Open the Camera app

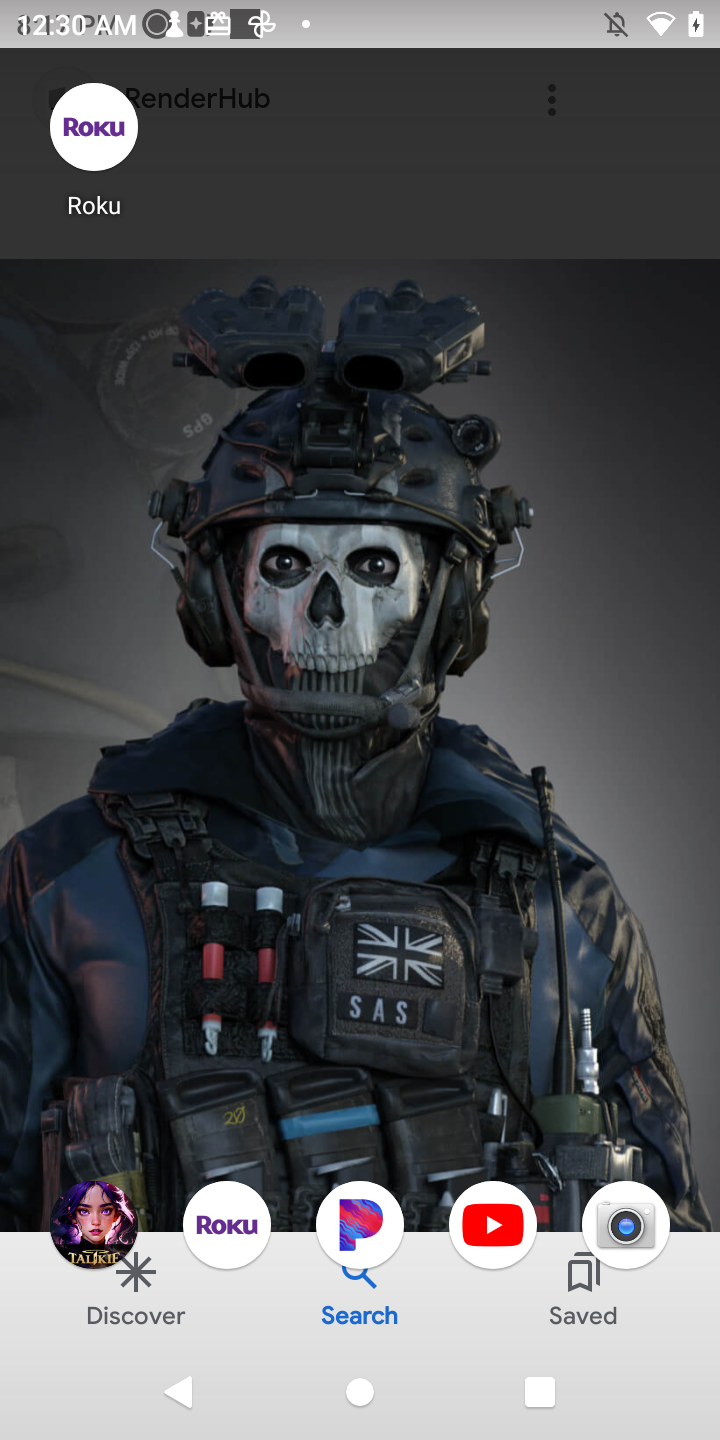point(626,1225)
